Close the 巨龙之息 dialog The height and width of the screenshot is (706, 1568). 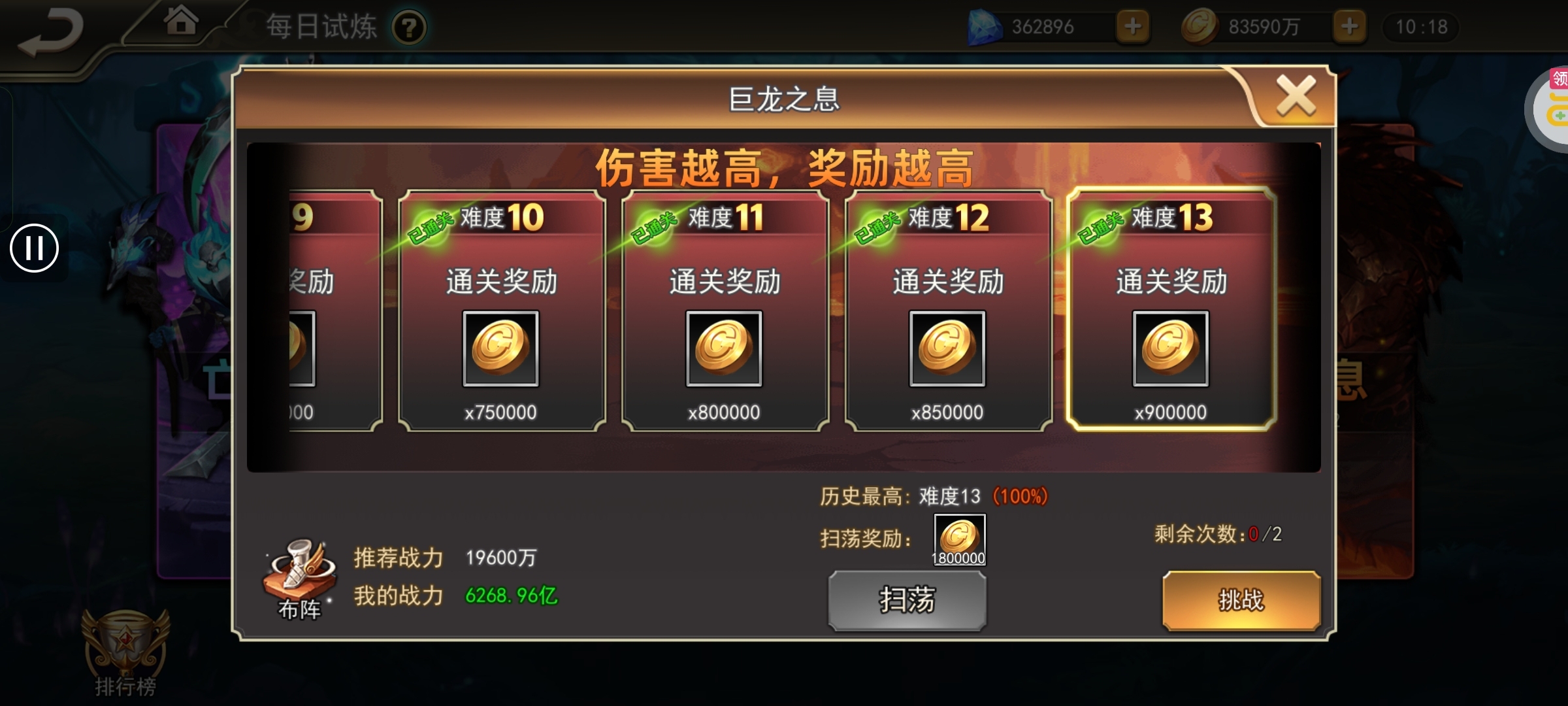point(1296,93)
